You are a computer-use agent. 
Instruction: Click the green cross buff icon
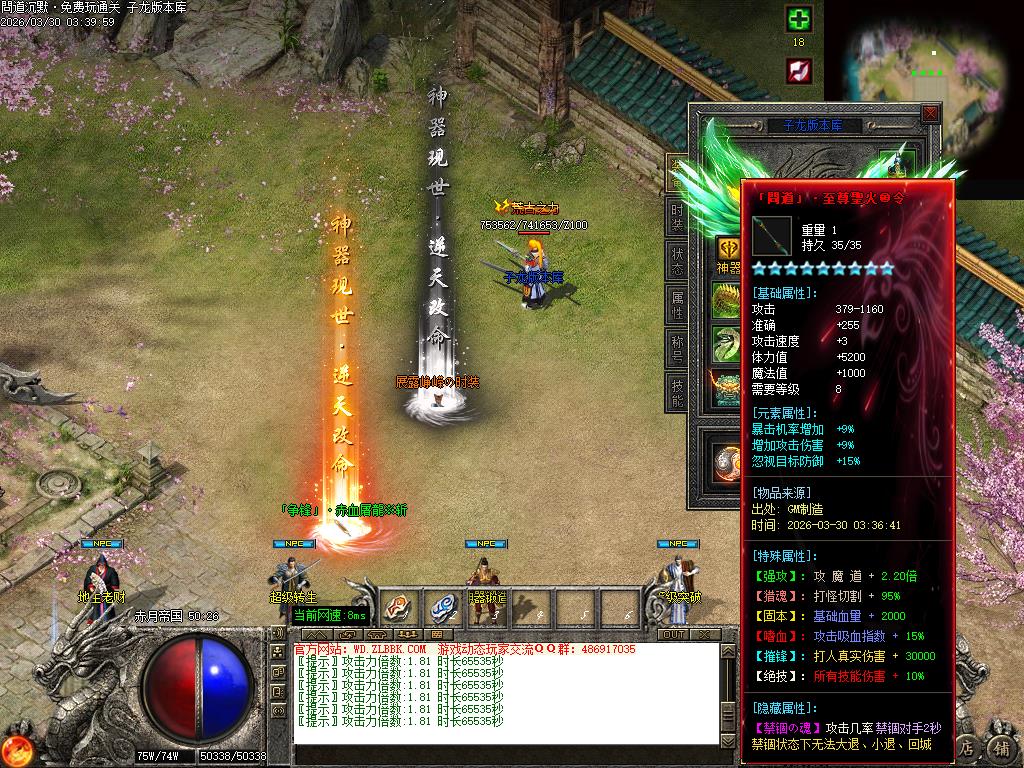coord(798,19)
